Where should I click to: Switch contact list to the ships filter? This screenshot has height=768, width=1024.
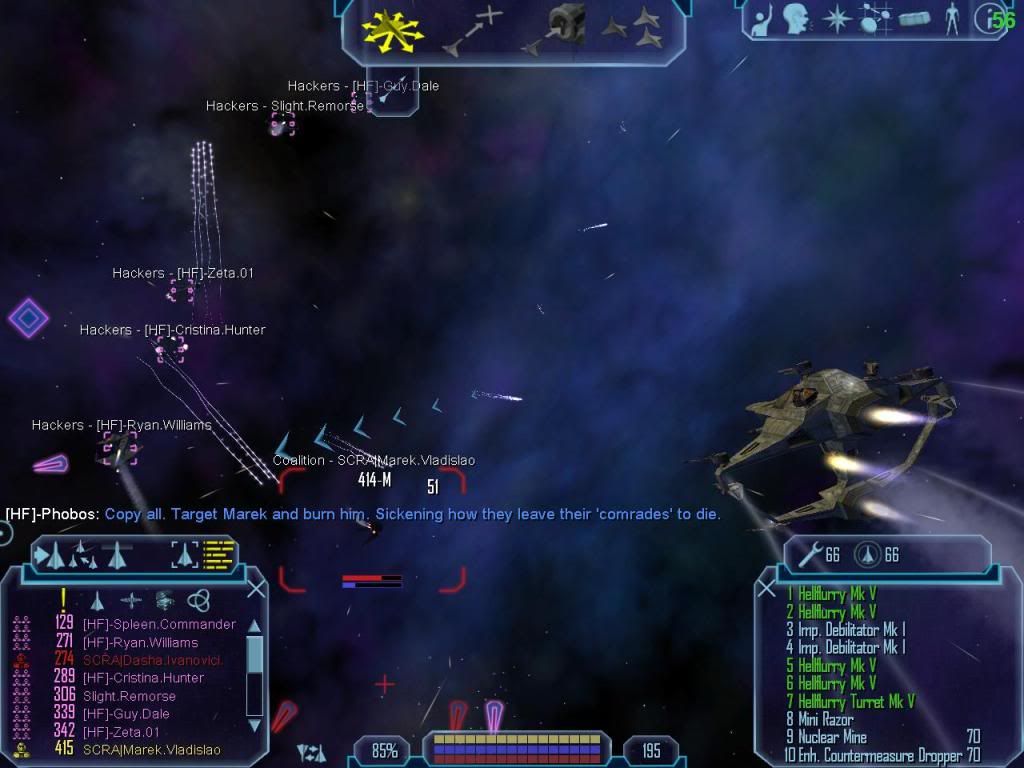98,601
